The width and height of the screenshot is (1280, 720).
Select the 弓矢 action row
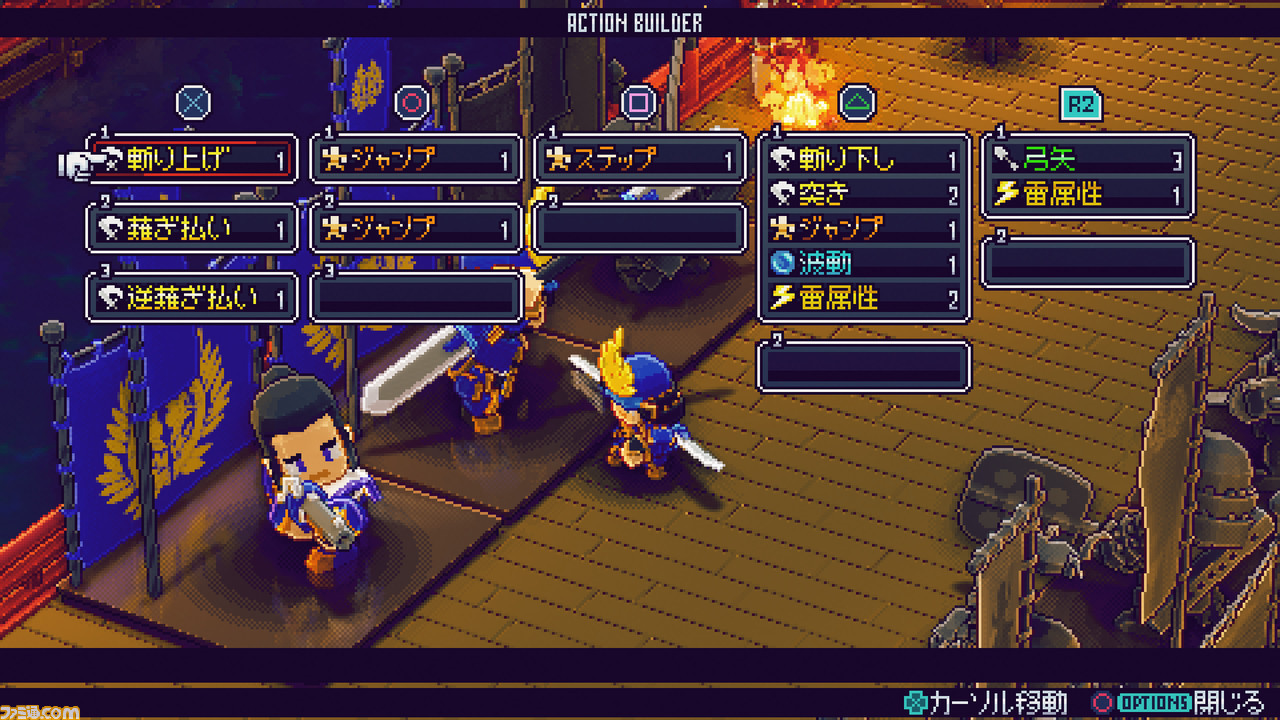click(x=1088, y=159)
